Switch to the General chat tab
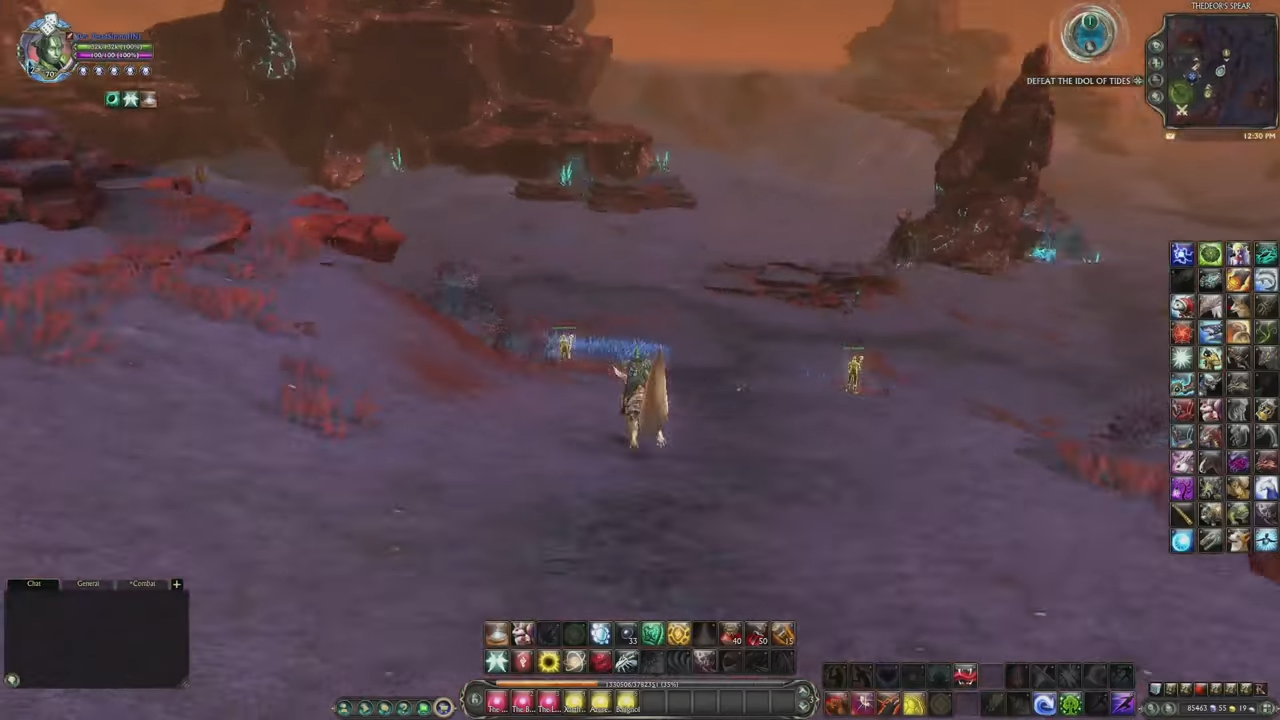Screen dimensions: 1280x720 88,583
